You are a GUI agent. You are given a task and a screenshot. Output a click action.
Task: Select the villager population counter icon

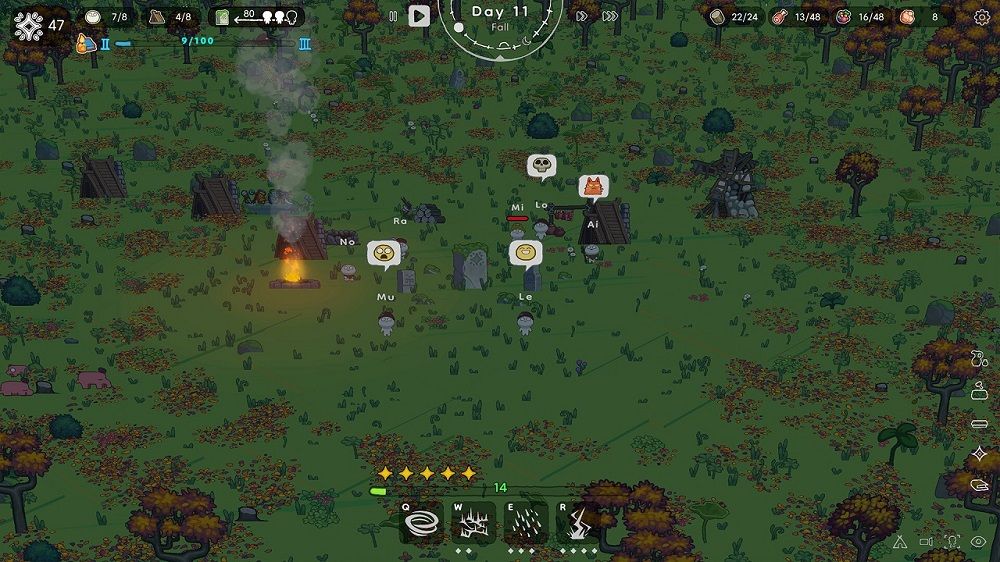[93, 17]
